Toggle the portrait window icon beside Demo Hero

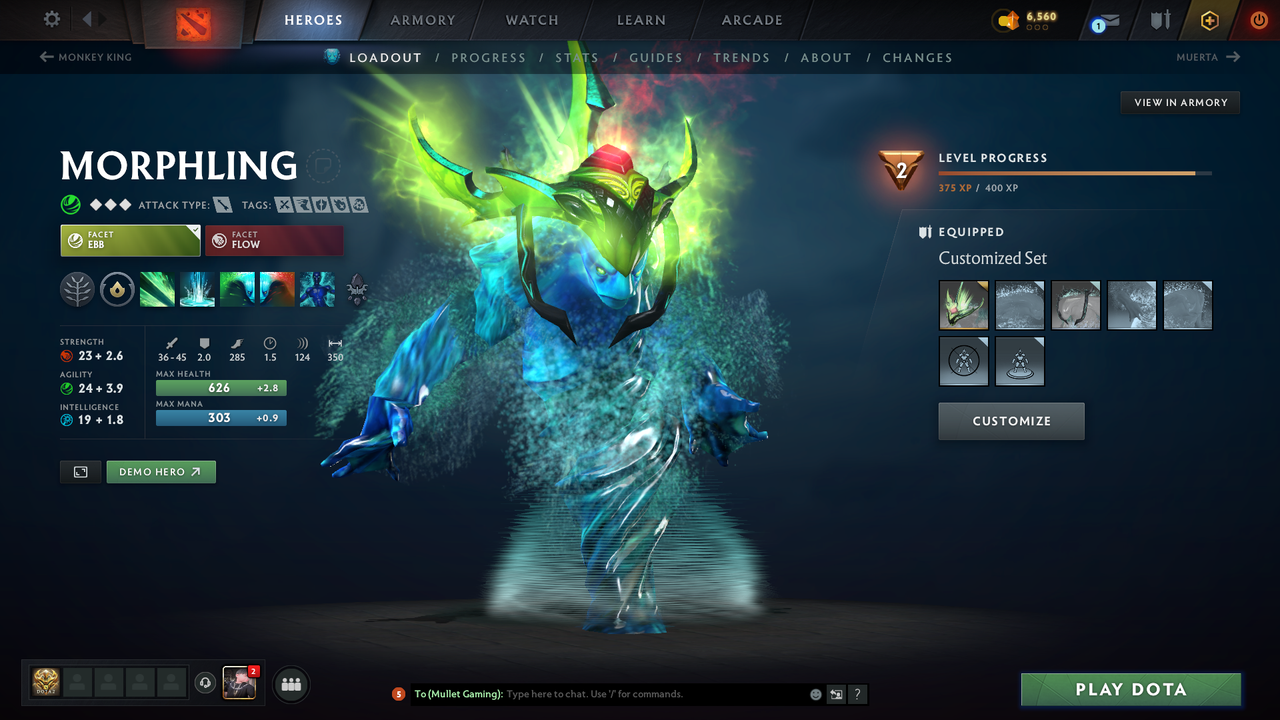80,471
